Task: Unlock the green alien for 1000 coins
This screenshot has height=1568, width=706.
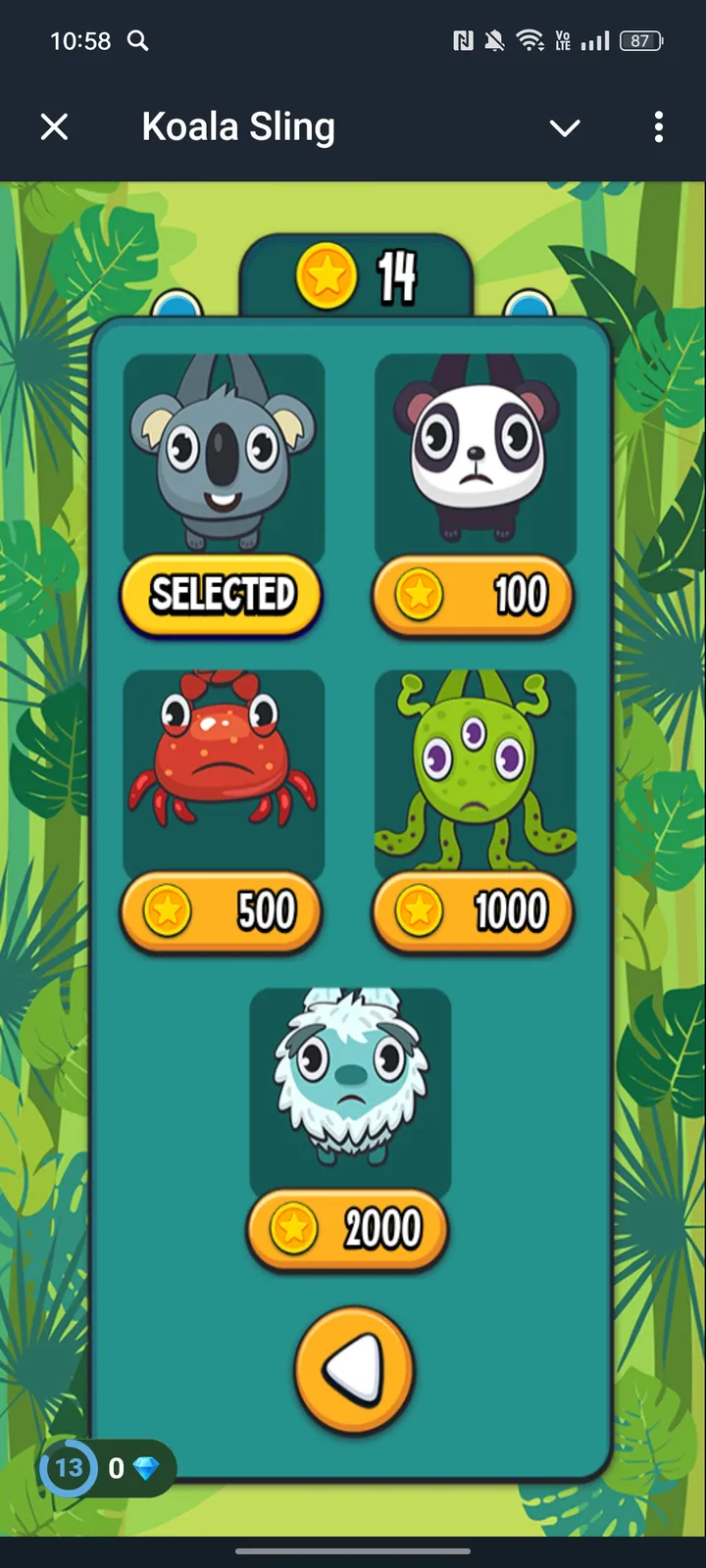Action: tap(473, 911)
